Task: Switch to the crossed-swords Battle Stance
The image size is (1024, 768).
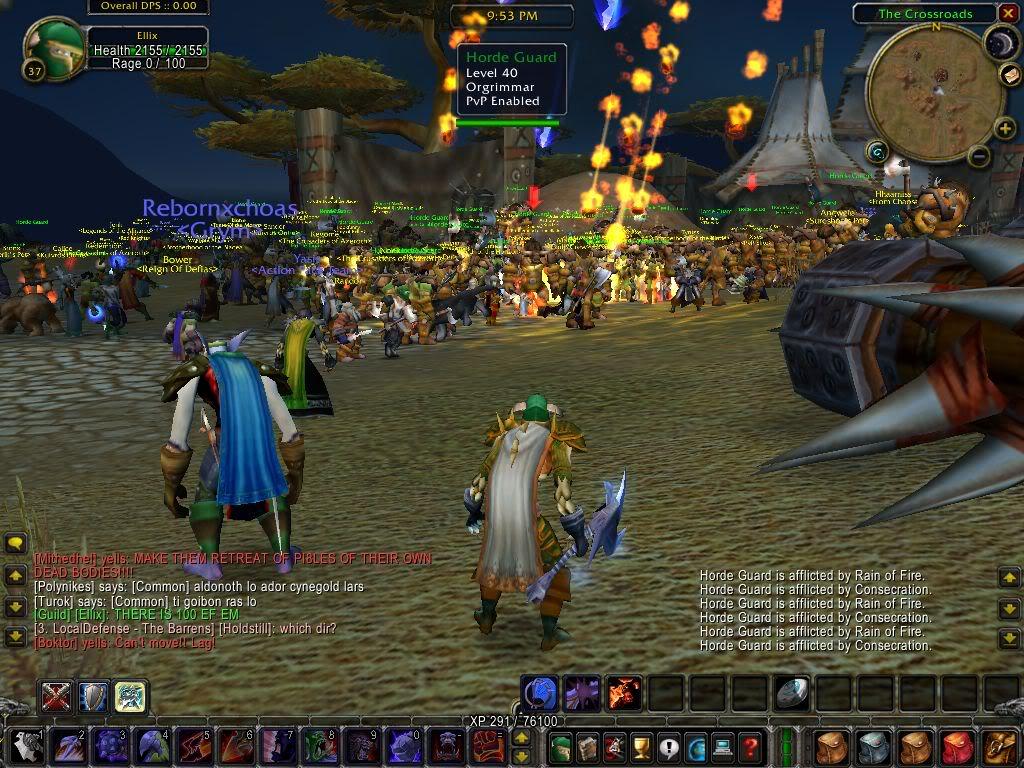Action: [54, 696]
